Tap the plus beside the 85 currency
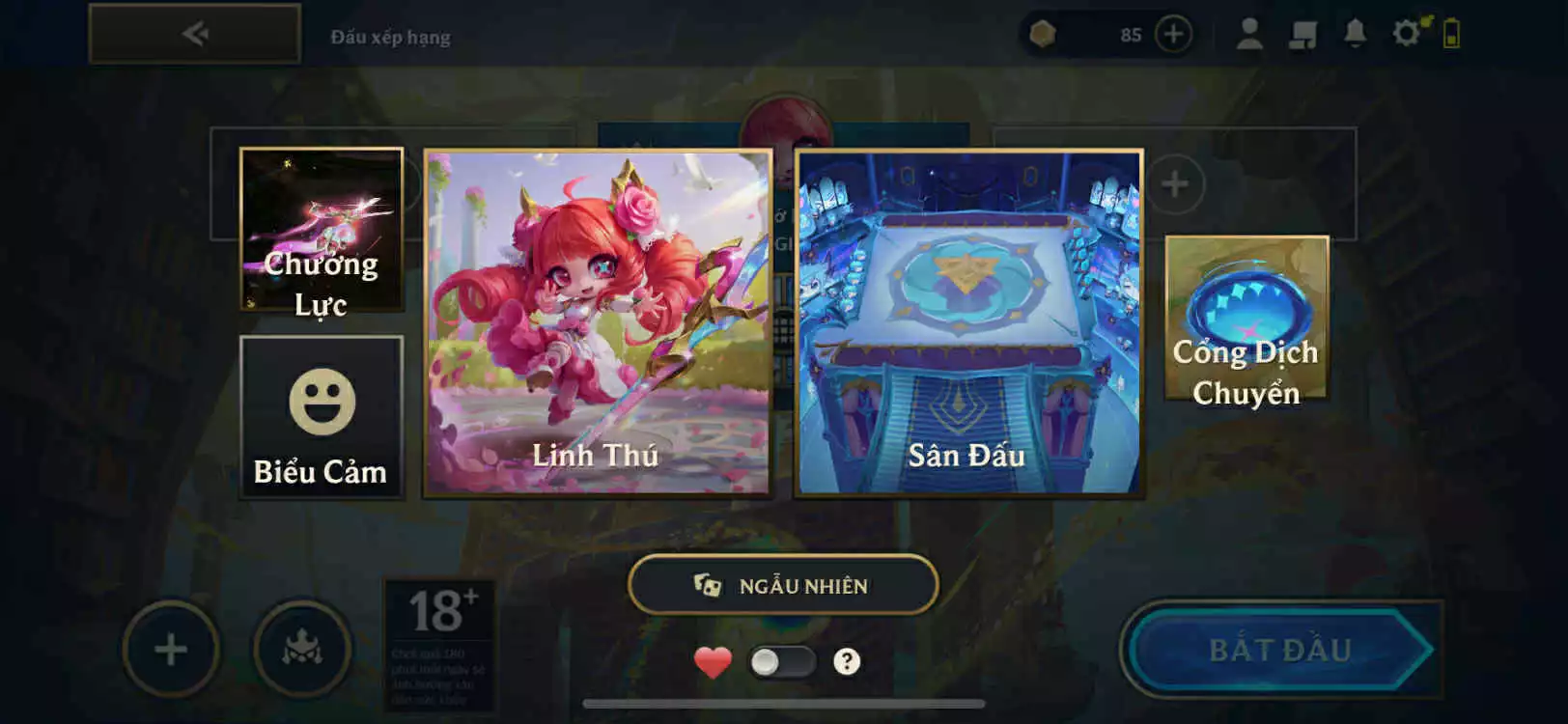 [1174, 35]
